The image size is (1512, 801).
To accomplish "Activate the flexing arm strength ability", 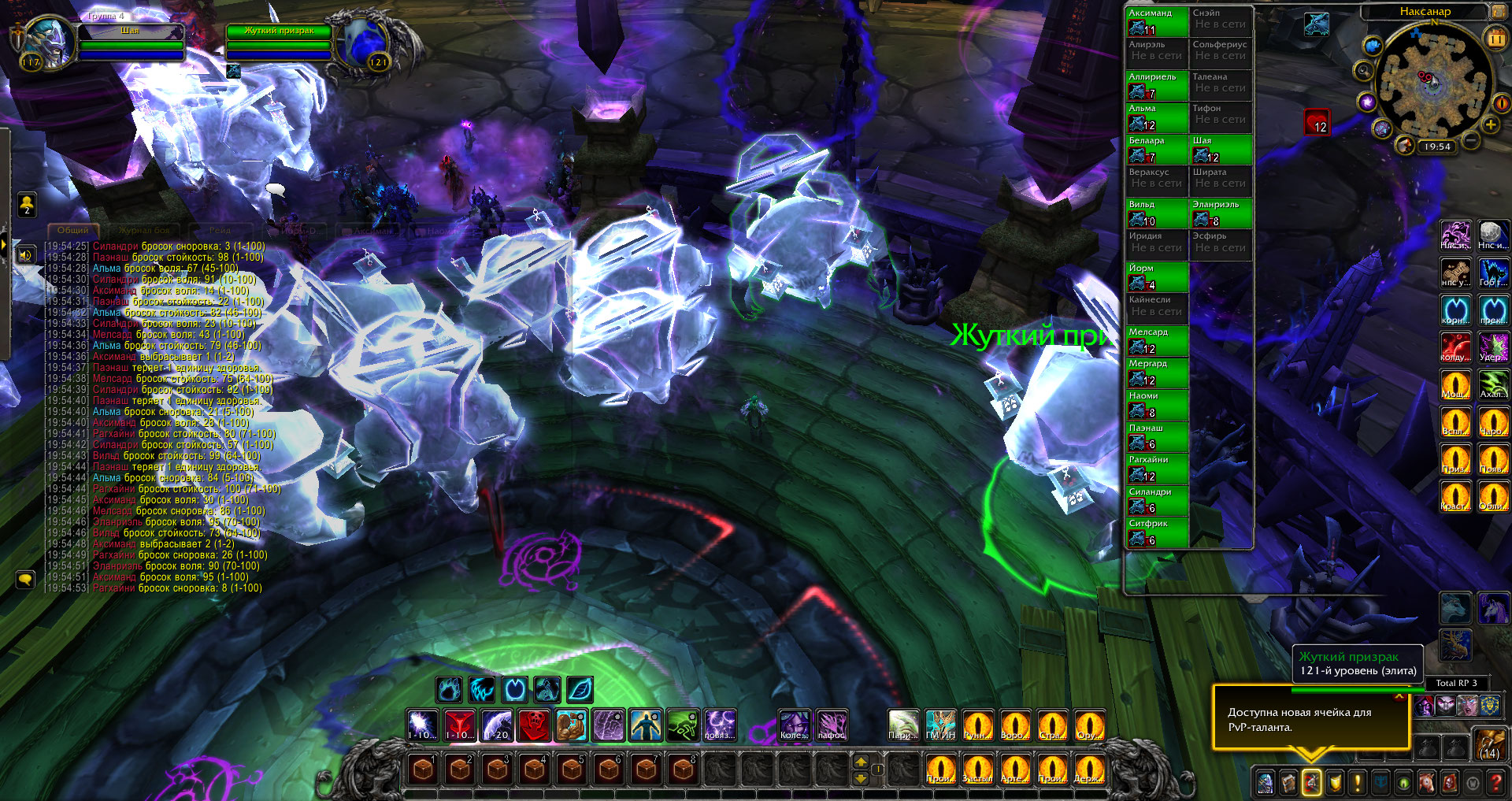I will point(572,725).
